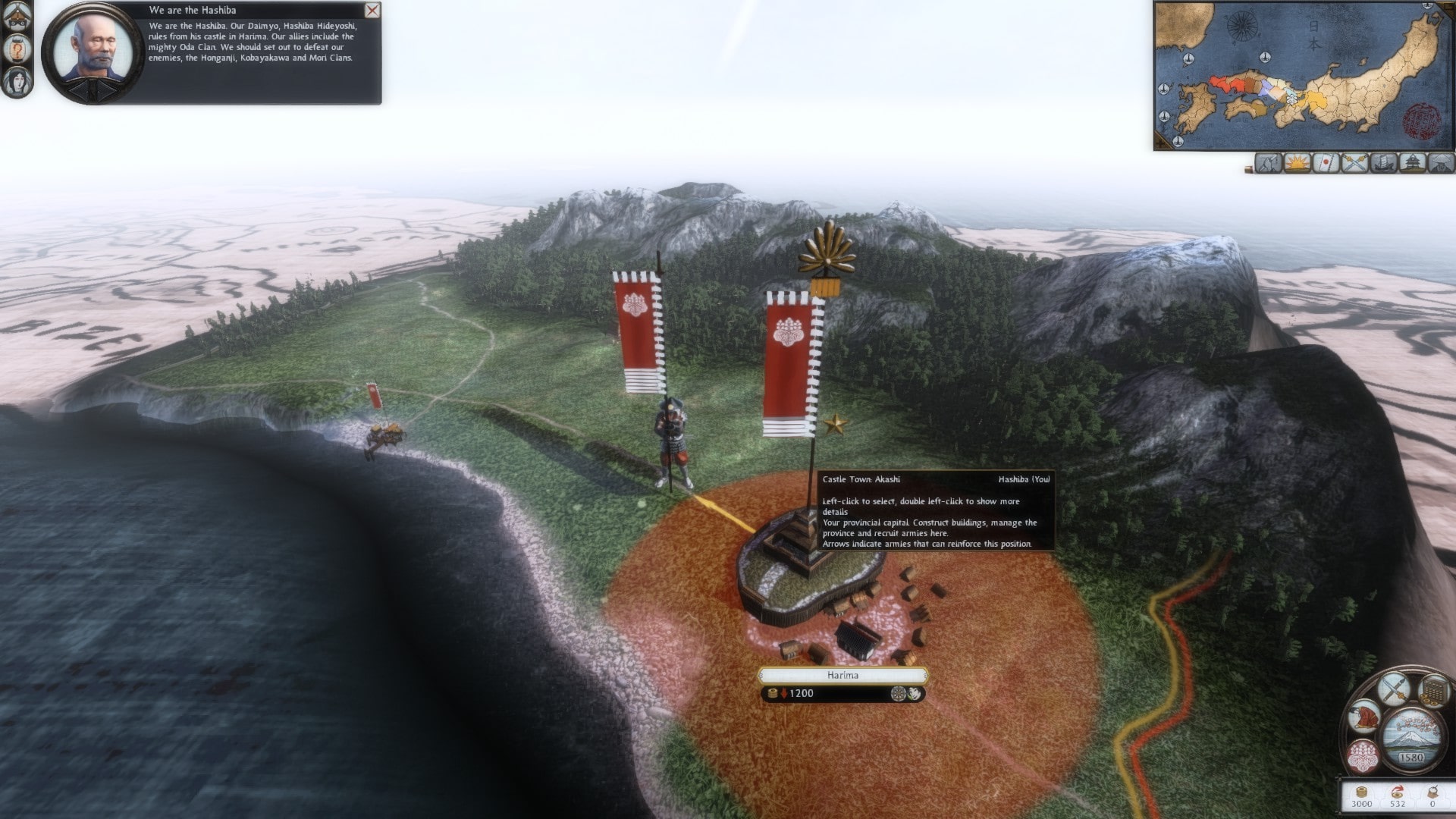Click the samurai helmet icon beside the advisor
The image size is (1456, 819).
tap(17, 17)
